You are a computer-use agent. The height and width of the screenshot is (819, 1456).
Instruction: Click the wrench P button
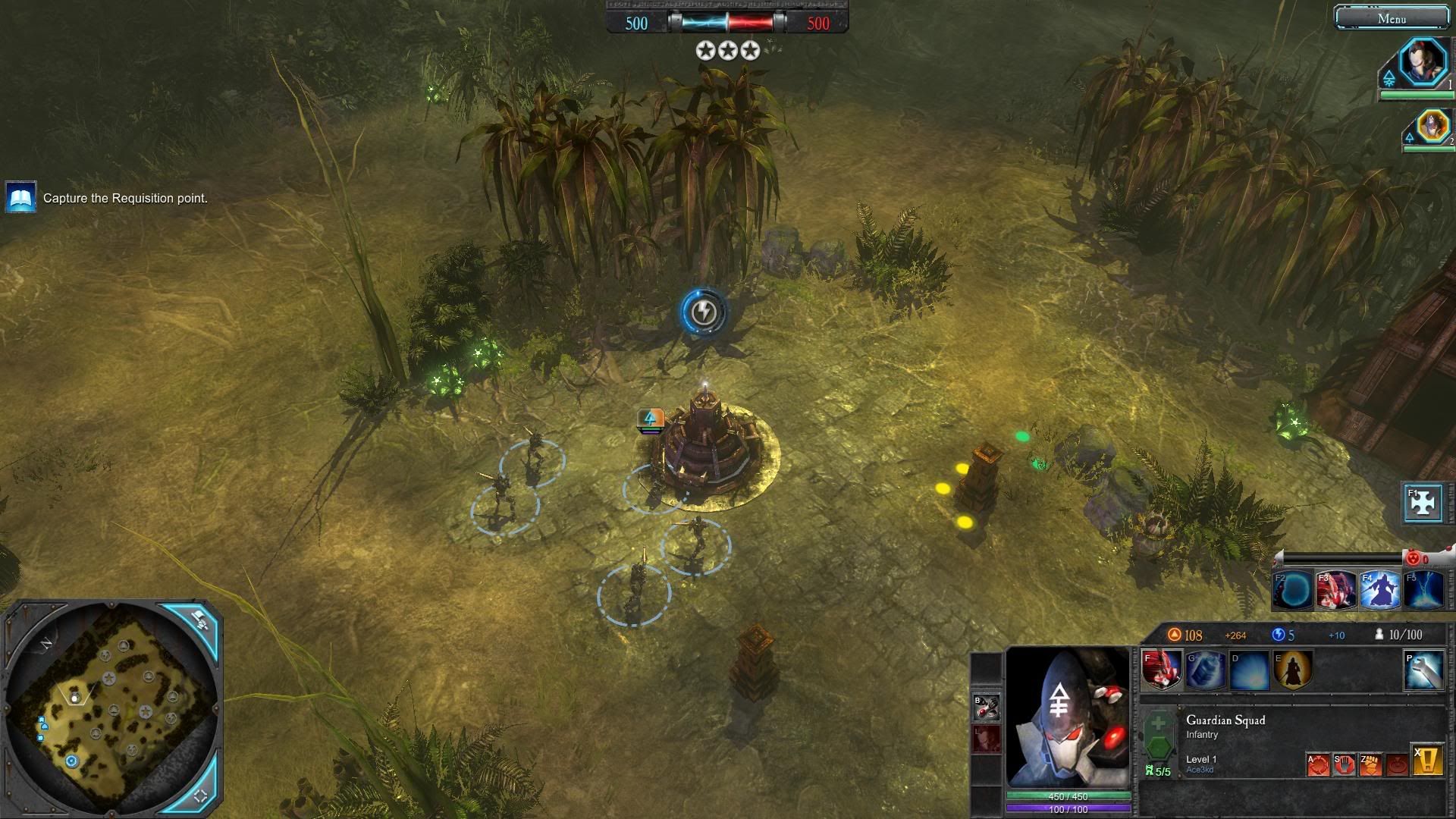[1423, 670]
